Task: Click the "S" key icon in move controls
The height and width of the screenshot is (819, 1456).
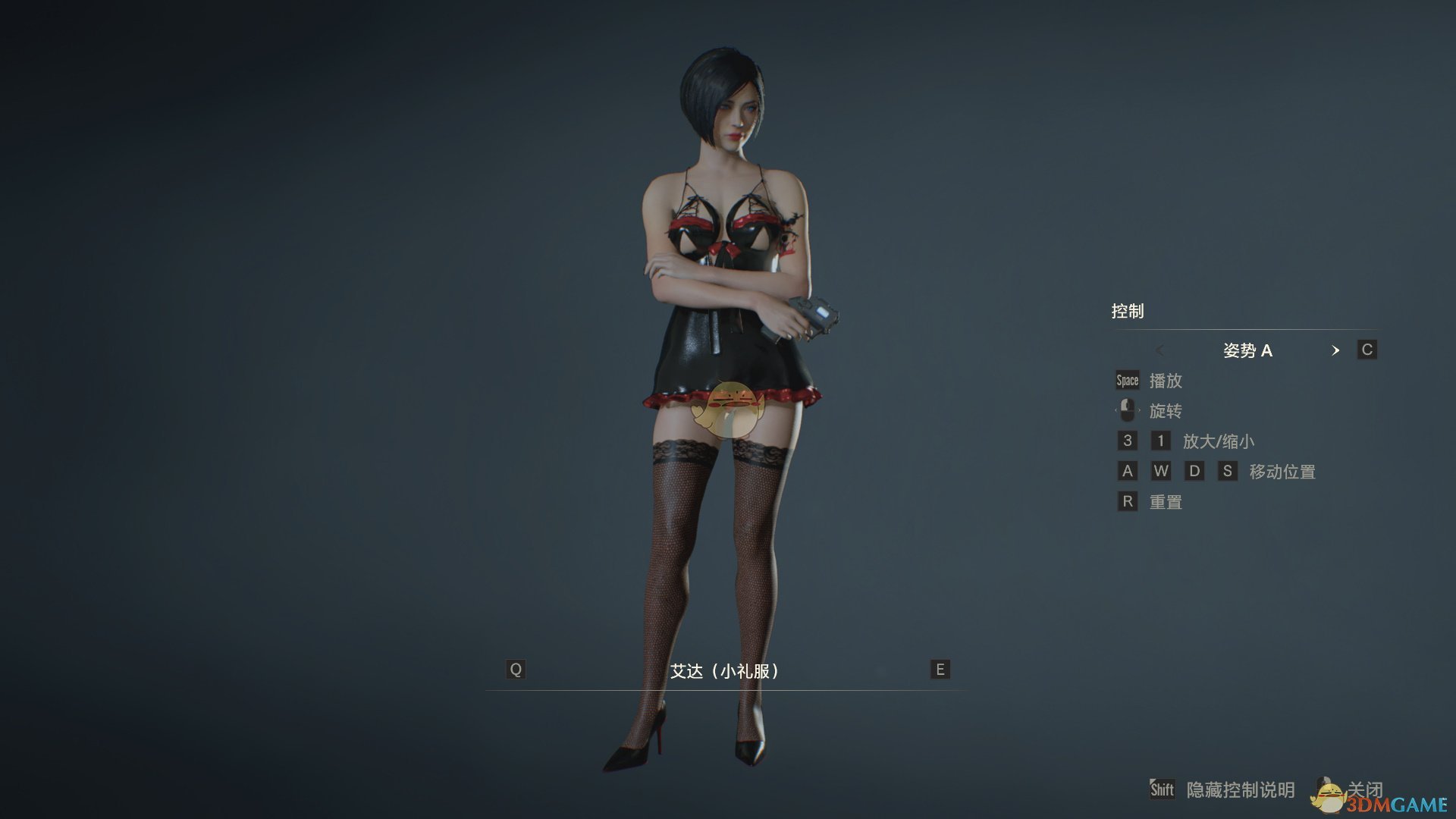Action: tap(1228, 471)
